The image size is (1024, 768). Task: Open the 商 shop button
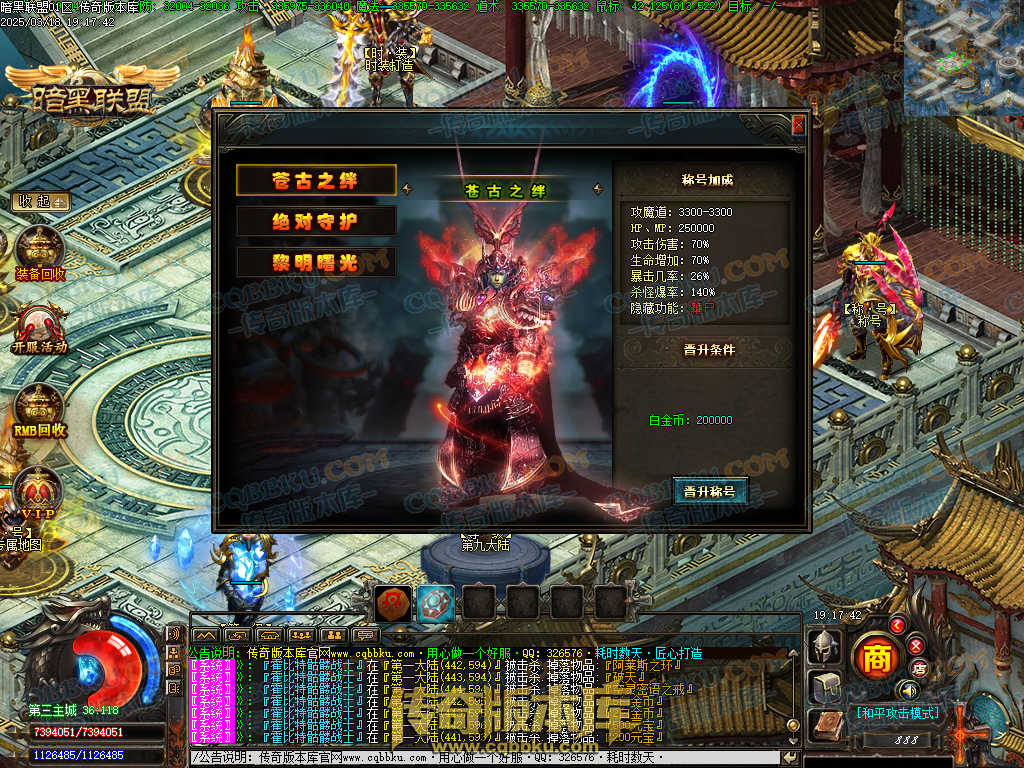(x=877, y=657)
